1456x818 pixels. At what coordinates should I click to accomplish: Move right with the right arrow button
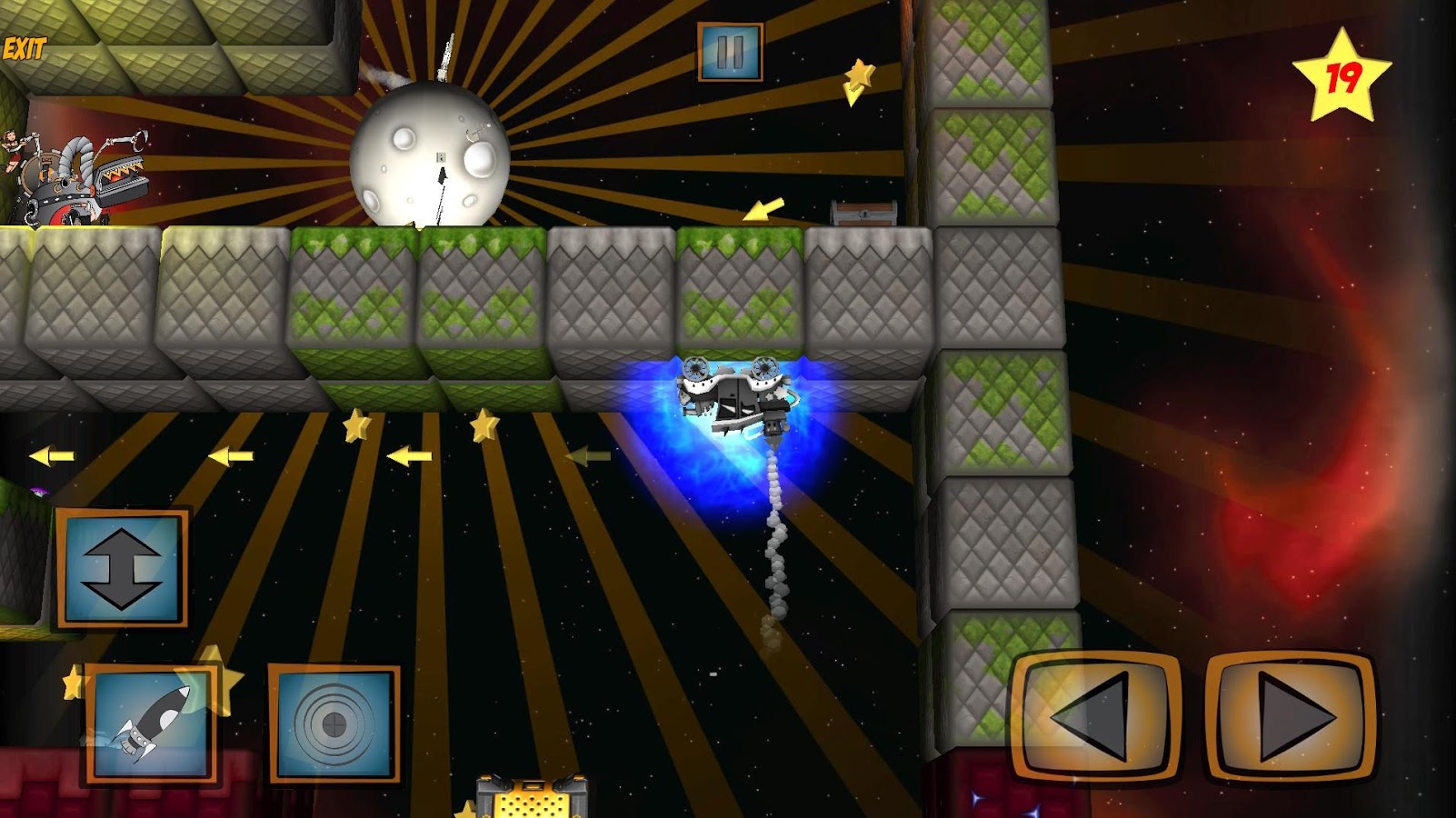[1291, 715]
